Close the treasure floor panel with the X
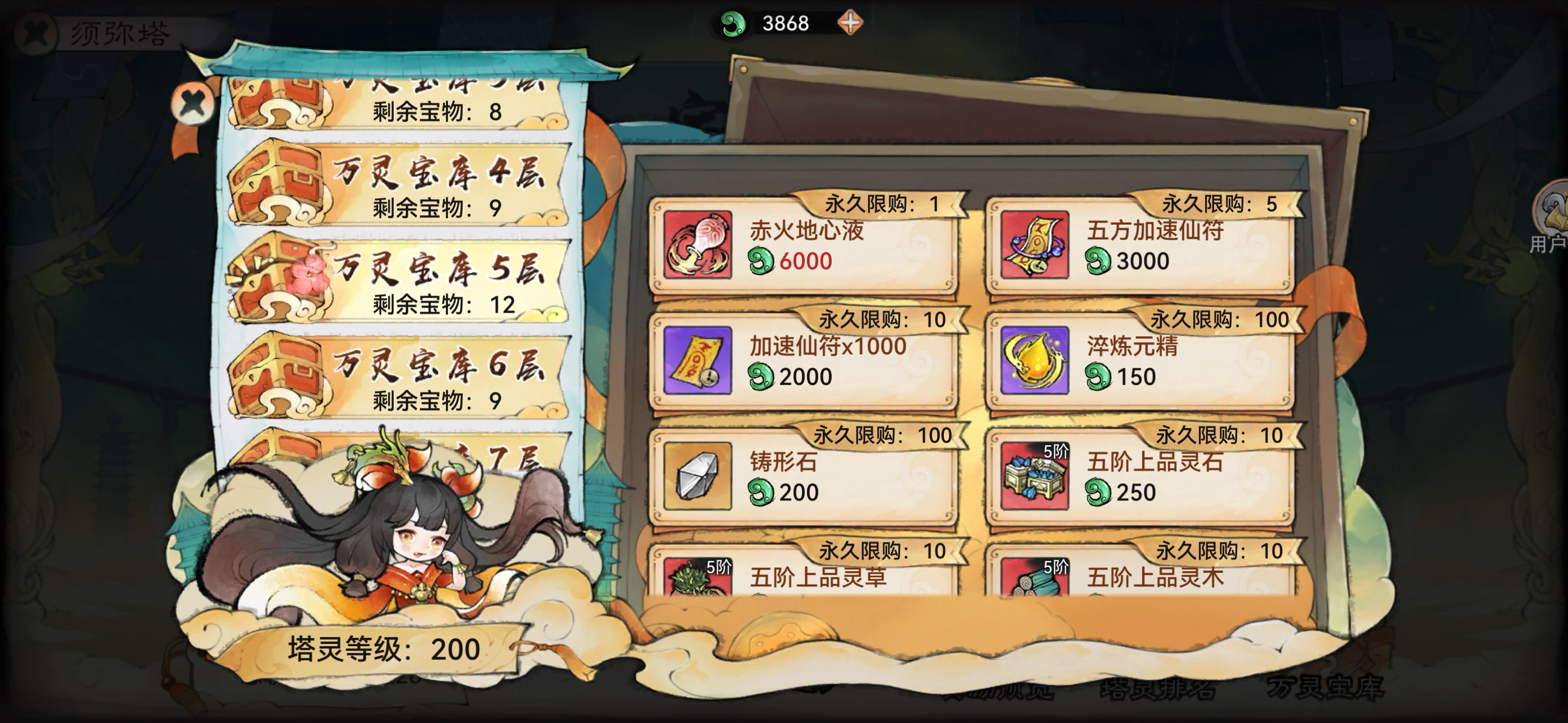The image size is (1568, 723). 192,104
